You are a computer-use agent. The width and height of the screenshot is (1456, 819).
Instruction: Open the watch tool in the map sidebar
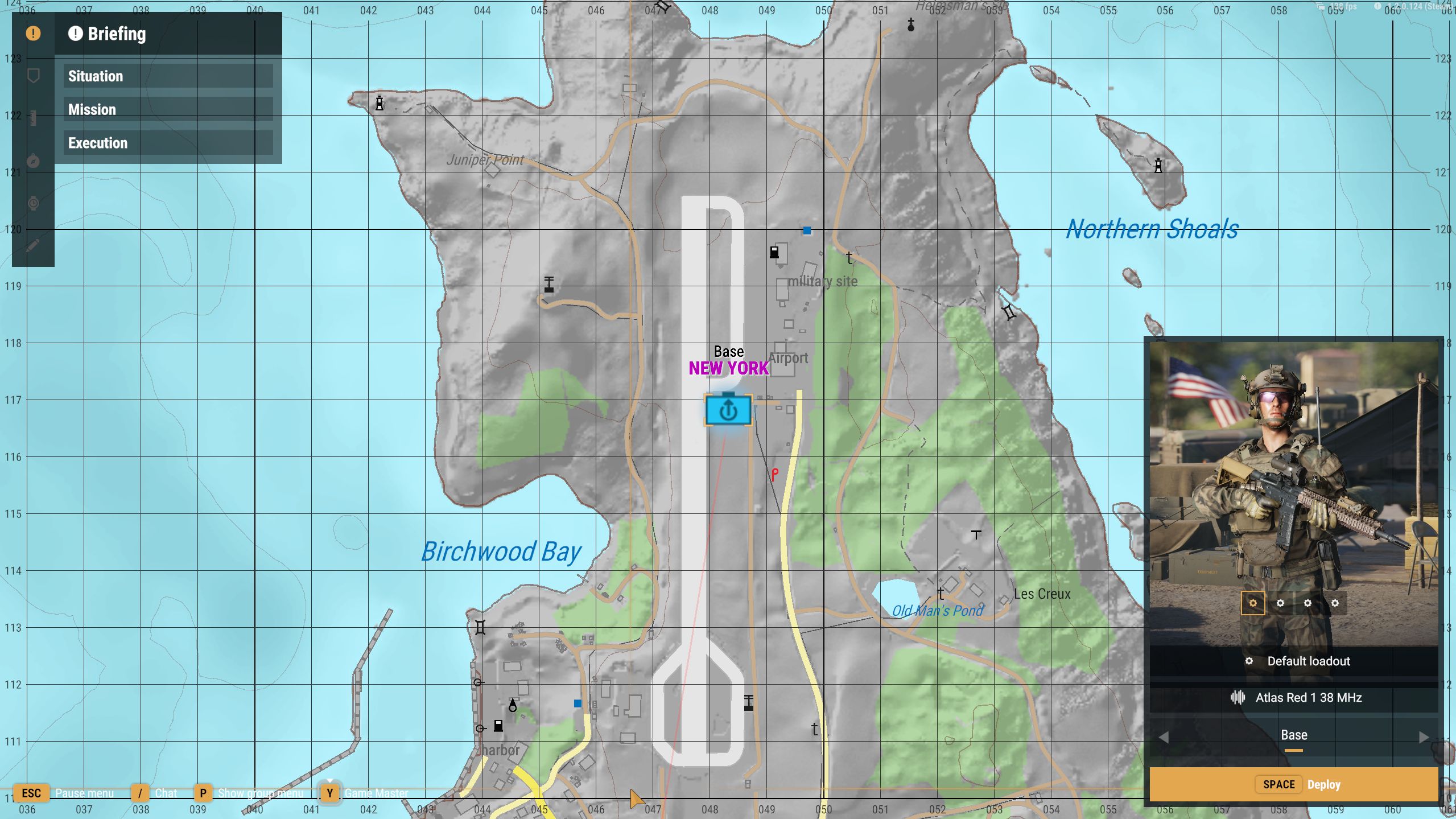tap(33, 203)
